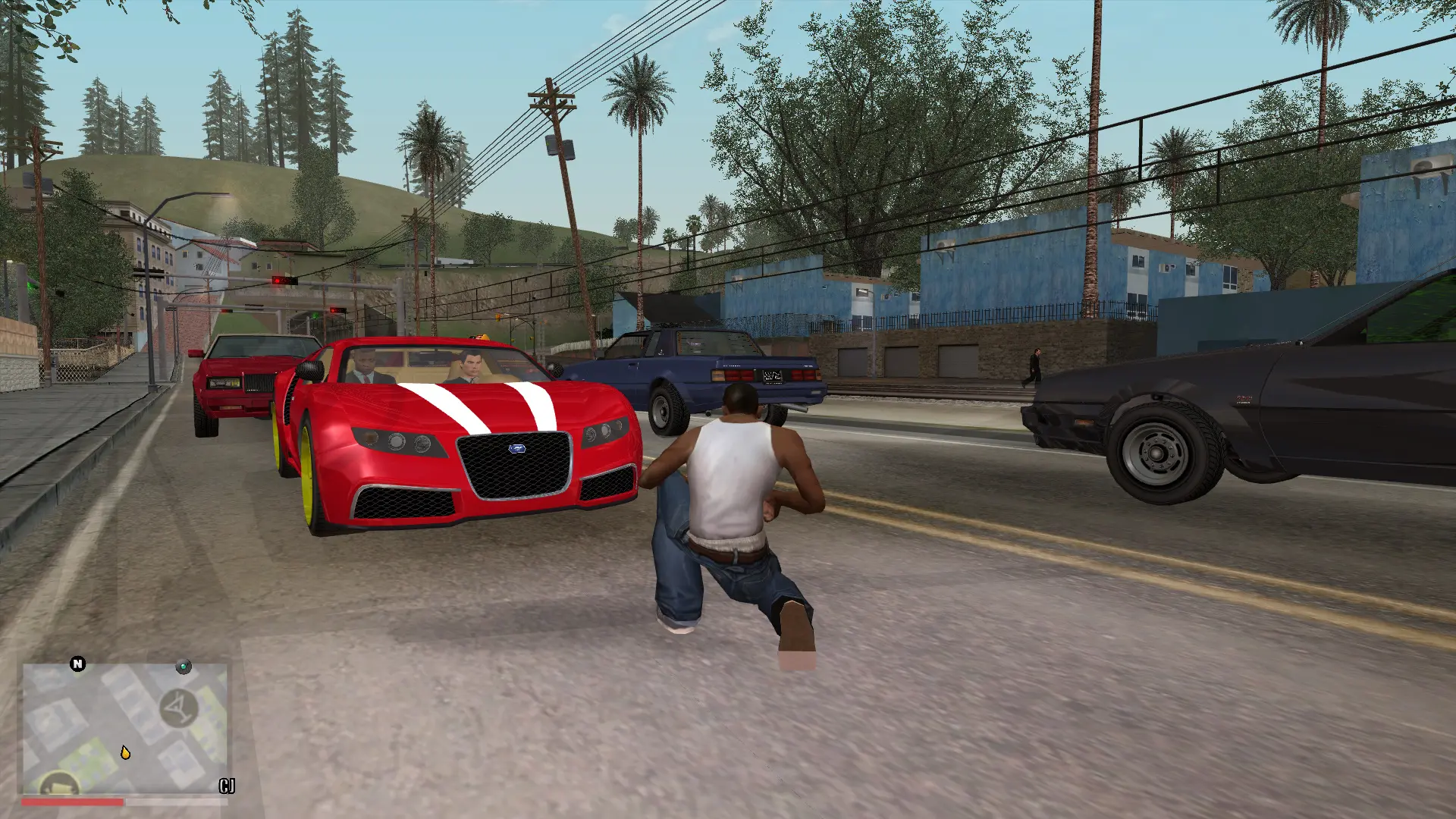The height and width of the screenshot is (819, 1456).
Task: Select the N compass marker on the minimap
Action: click(77, 664)
